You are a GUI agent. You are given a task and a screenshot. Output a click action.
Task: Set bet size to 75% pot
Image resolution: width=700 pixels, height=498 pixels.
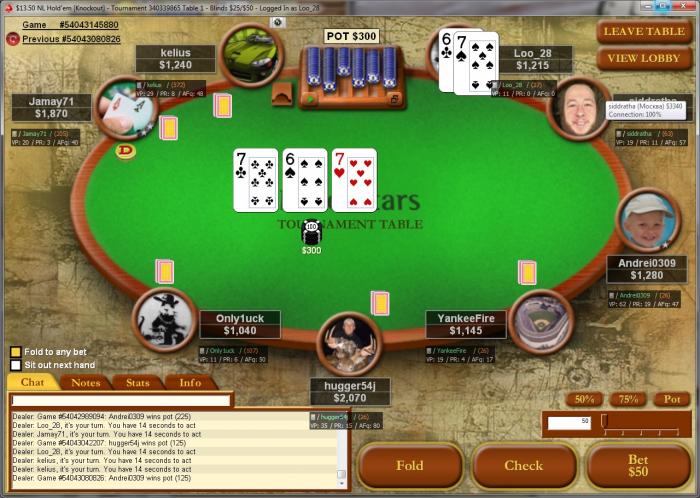click(627, 399)
